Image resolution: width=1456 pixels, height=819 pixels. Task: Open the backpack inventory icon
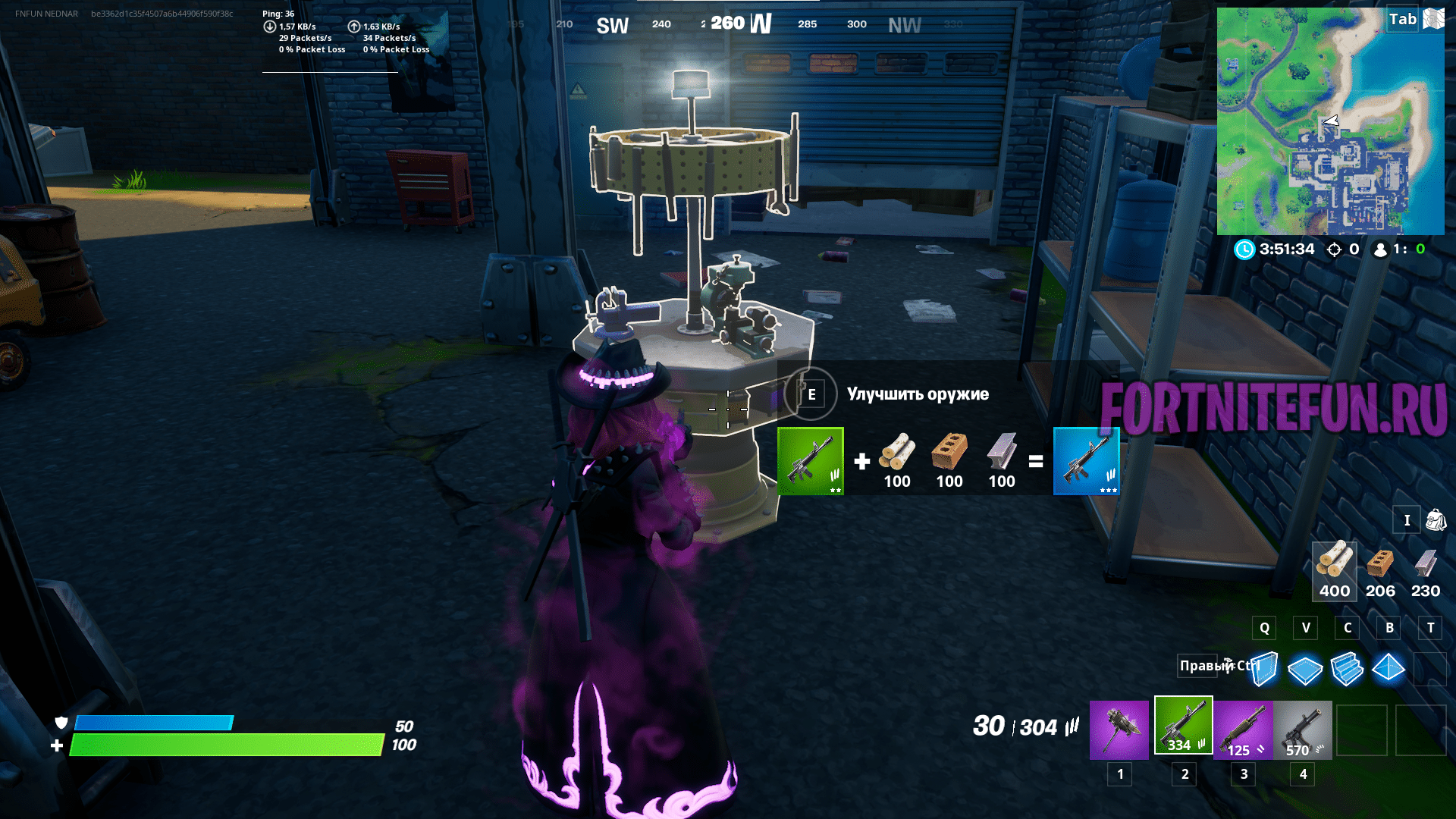click(x=1436, y=520)
